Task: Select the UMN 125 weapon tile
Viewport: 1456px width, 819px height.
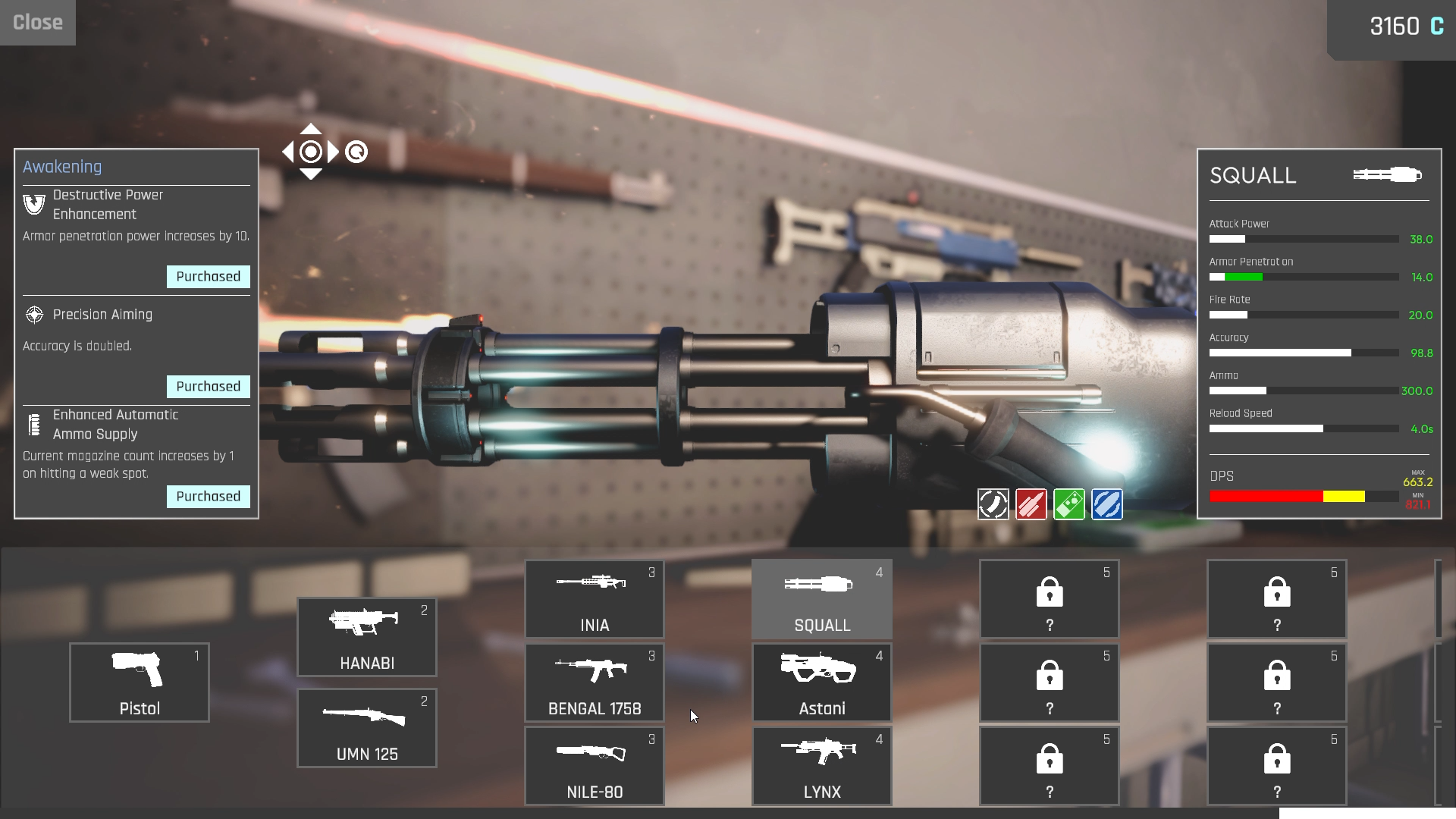Action: (x=367, y=728)
